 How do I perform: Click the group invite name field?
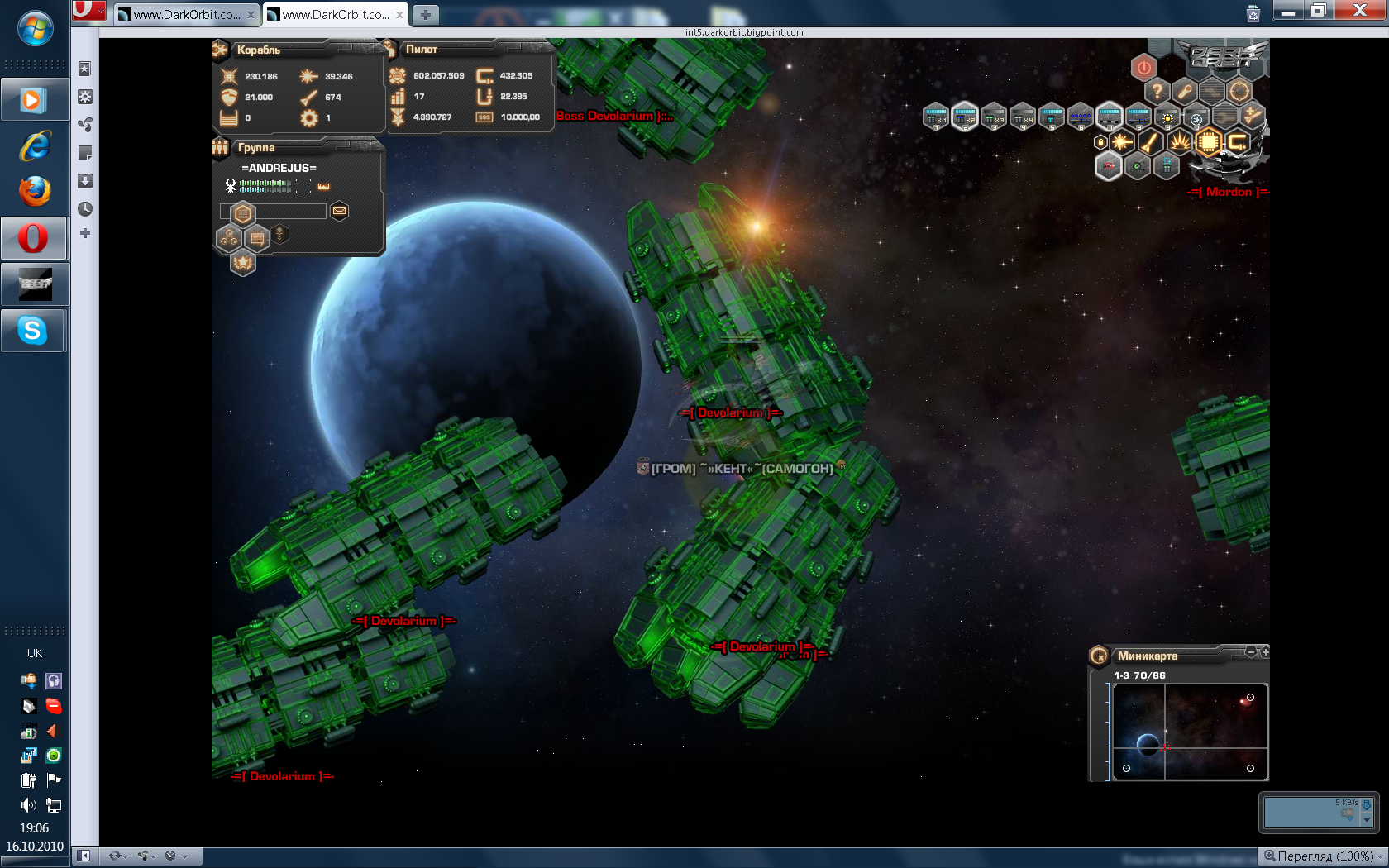[273, 212]
